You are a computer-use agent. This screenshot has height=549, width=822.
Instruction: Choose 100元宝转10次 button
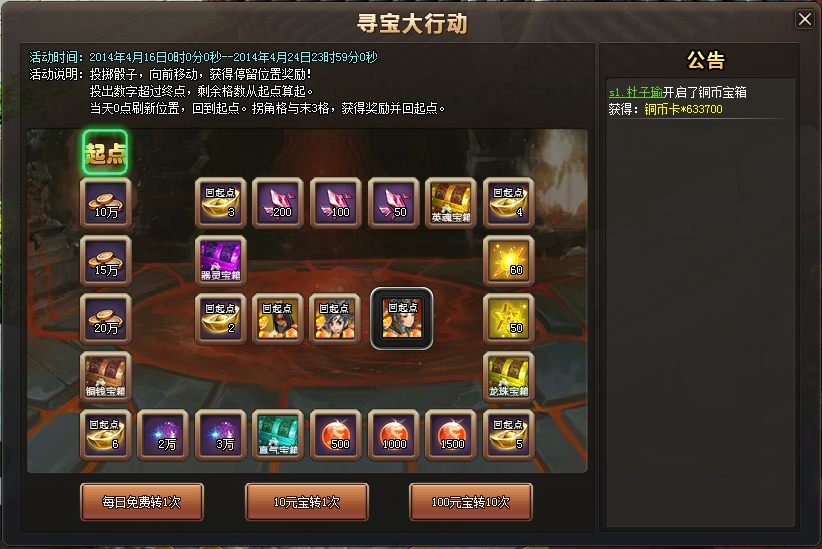click(x=471, y=501)
